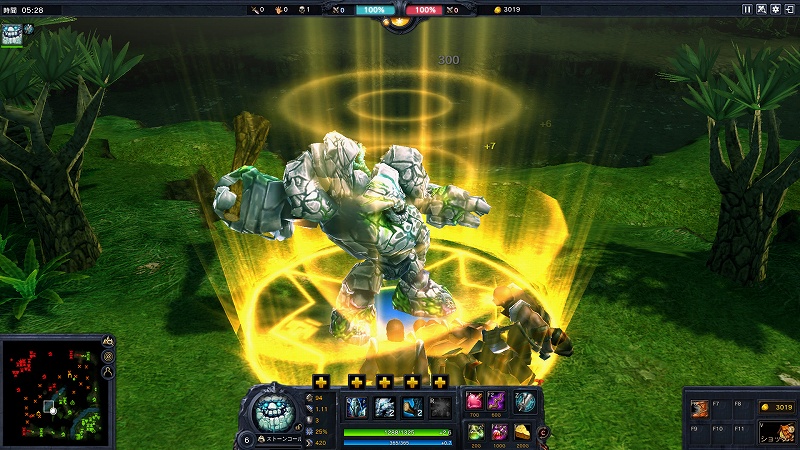Activate the first ability icon
This screenshot has width=800, height=450.
[x=357, y=407]
